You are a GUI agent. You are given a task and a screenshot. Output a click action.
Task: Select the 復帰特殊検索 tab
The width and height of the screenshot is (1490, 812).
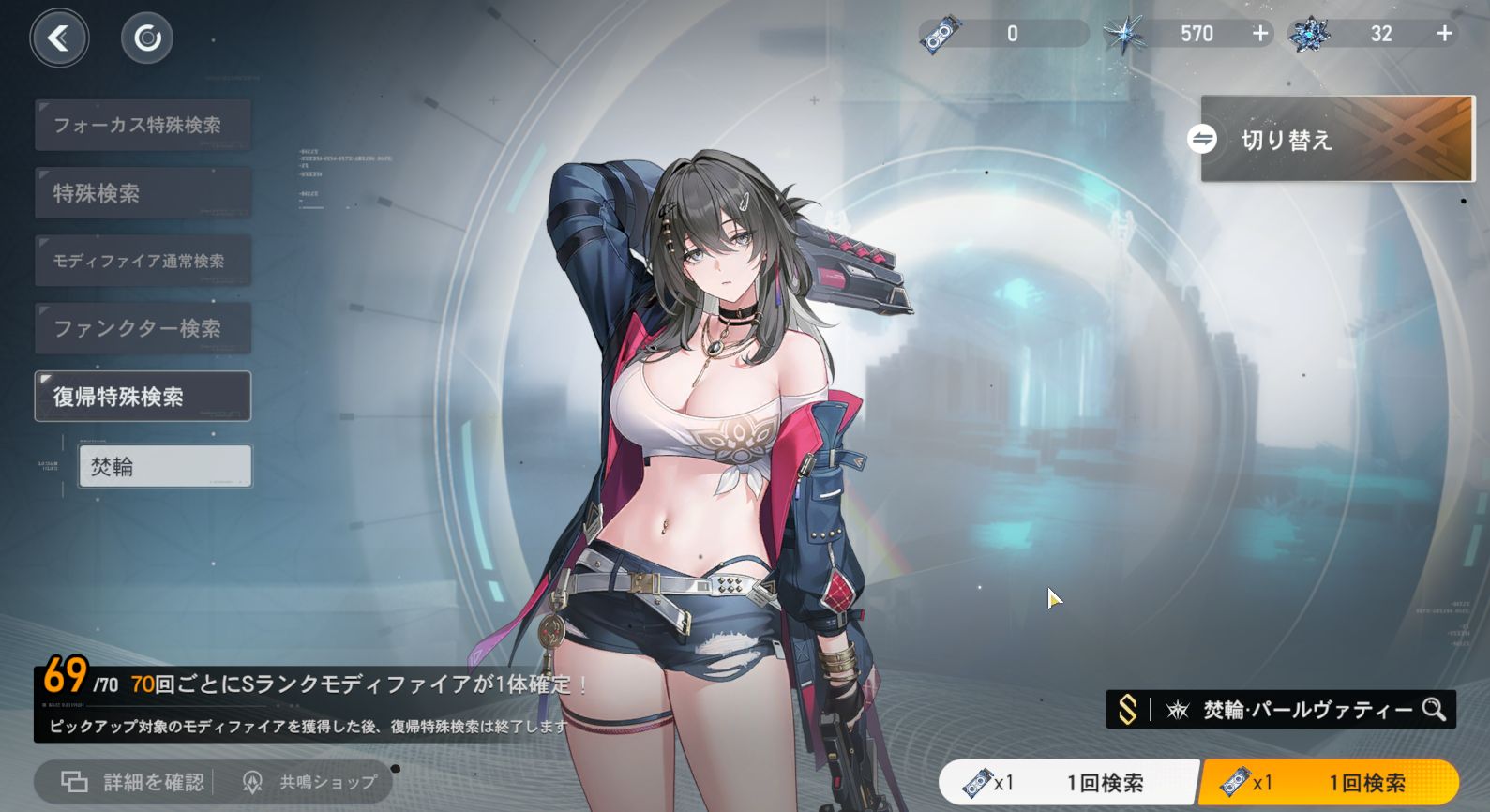click(x=143, y=397)
